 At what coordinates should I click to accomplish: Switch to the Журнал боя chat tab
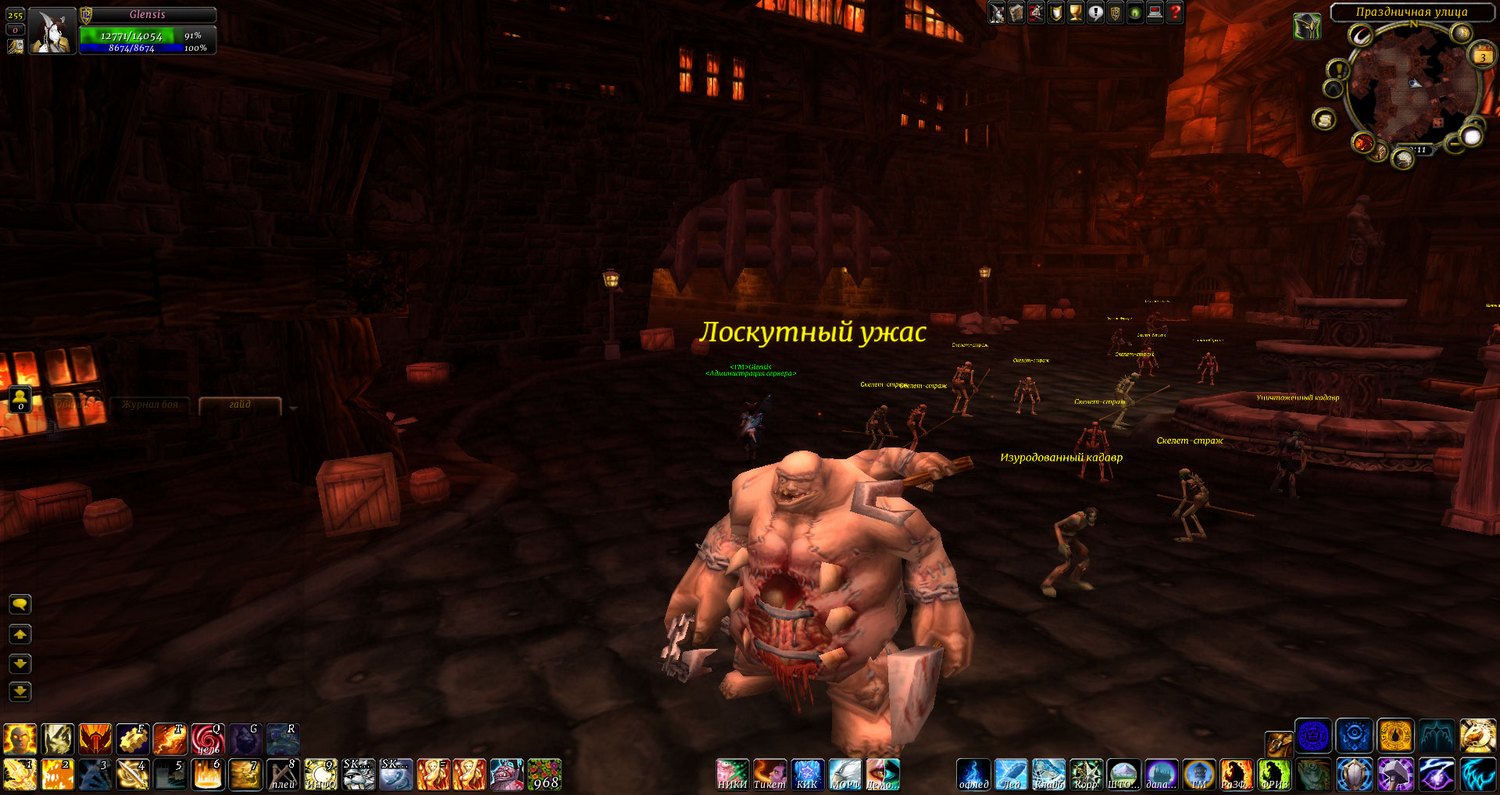pos(150,405)
